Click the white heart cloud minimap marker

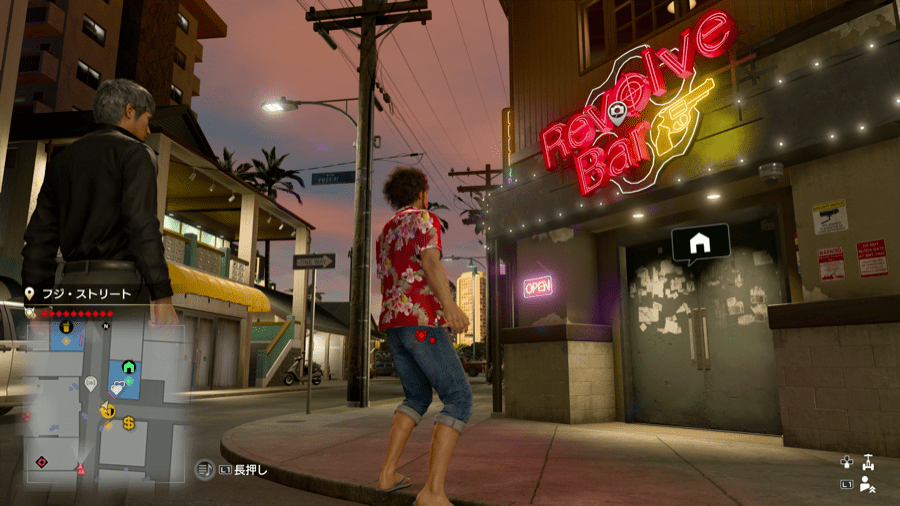pos(118,388)
